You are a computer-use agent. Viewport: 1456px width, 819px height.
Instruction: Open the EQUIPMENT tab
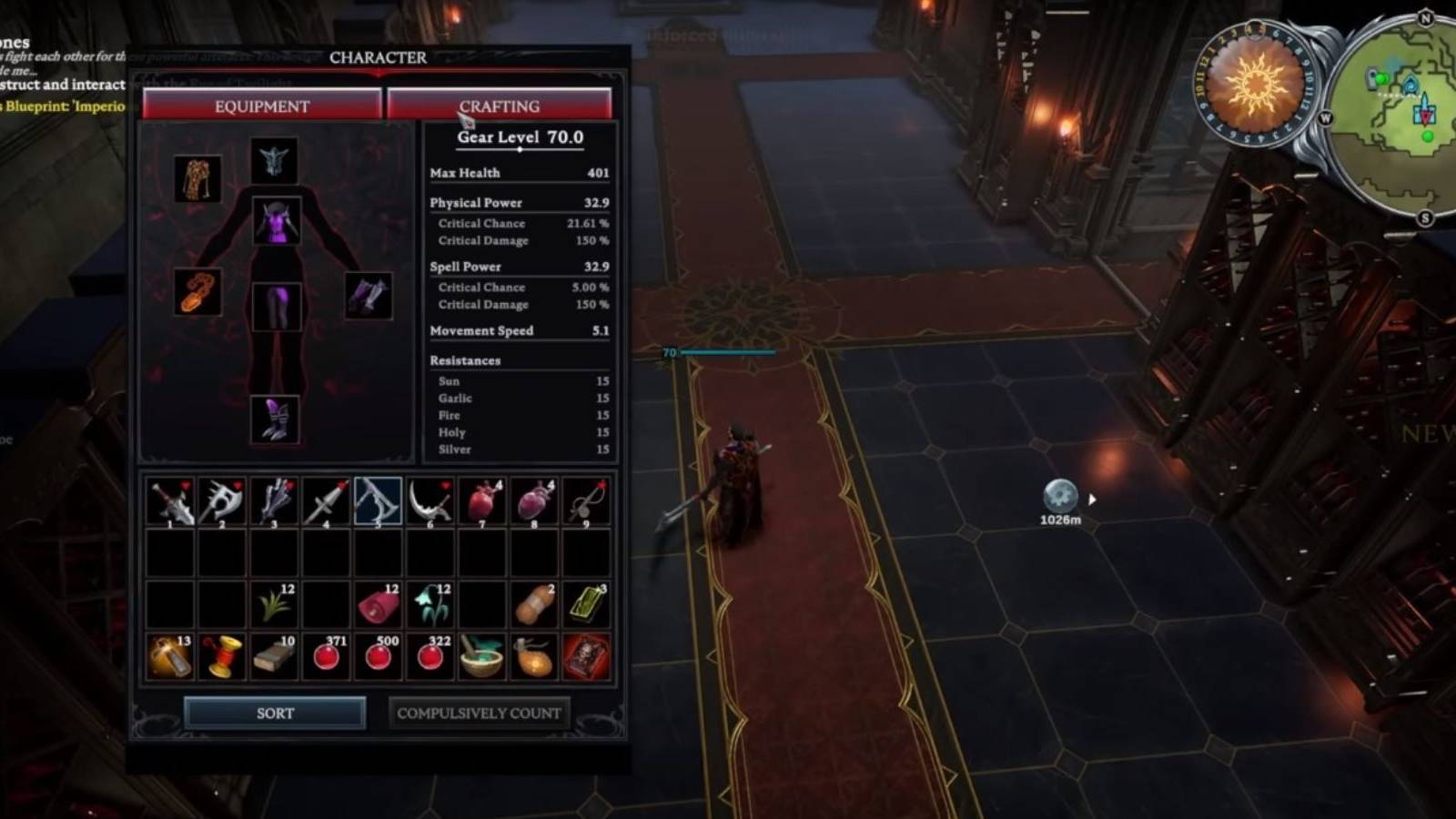click(262, 106)
